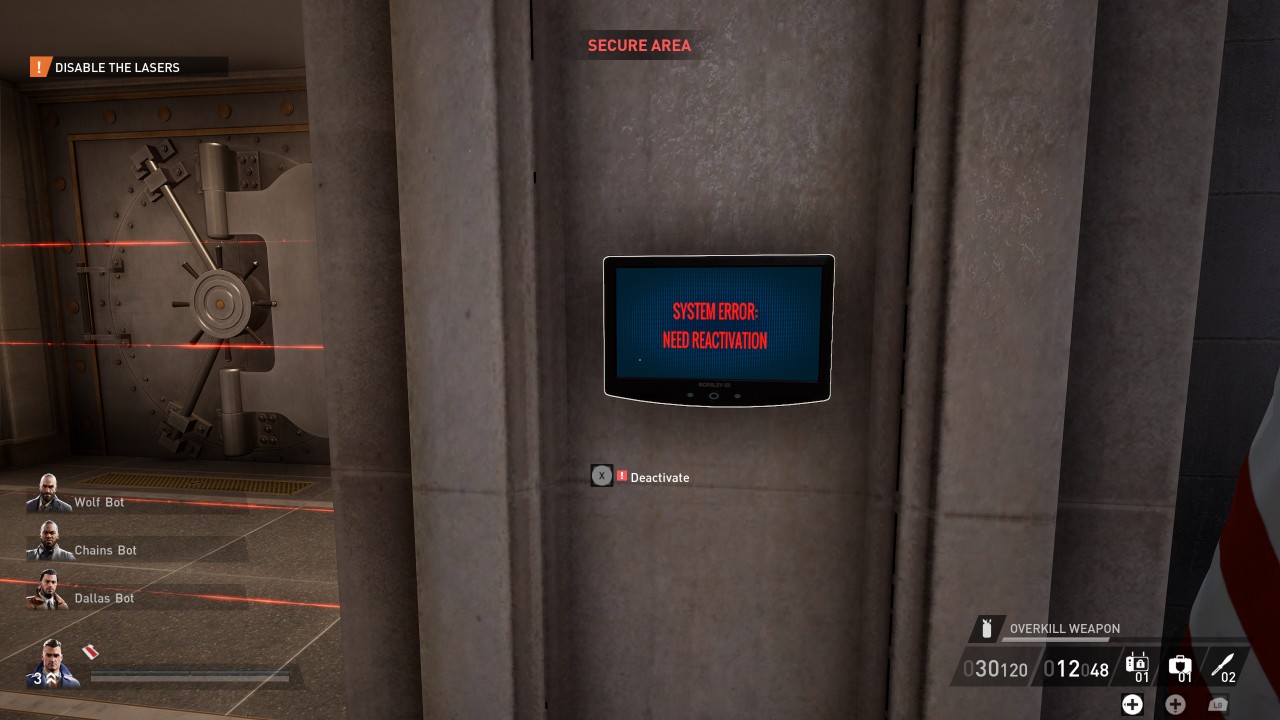The width and height of the screenshot is (1280, 720).
Task: Select Dallas Bot's portrait in the team list
Action: tap(48, 590)
